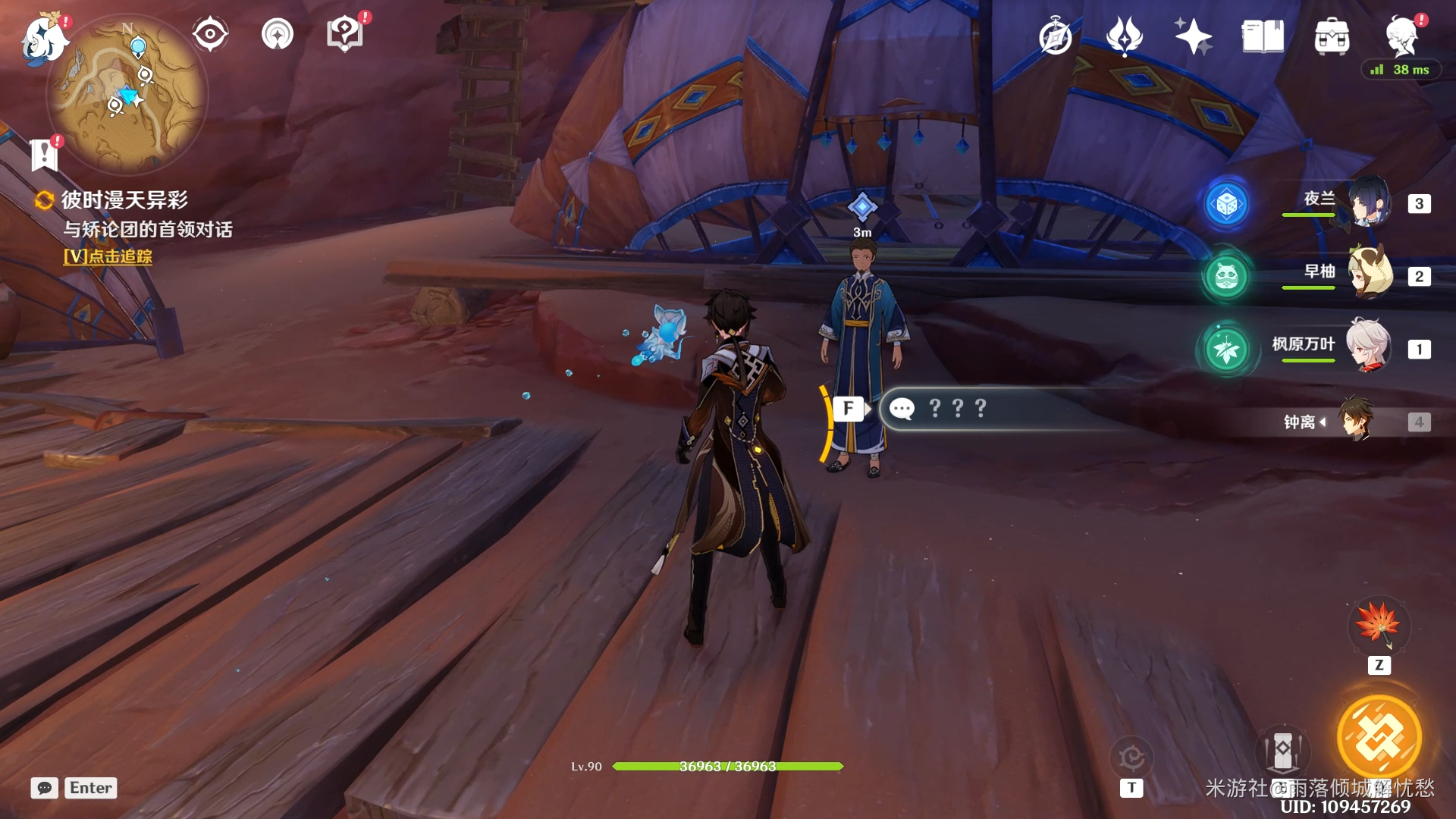Open the chat speech bubble
This screenshot has width=1456, height=819.
[44, 788]
